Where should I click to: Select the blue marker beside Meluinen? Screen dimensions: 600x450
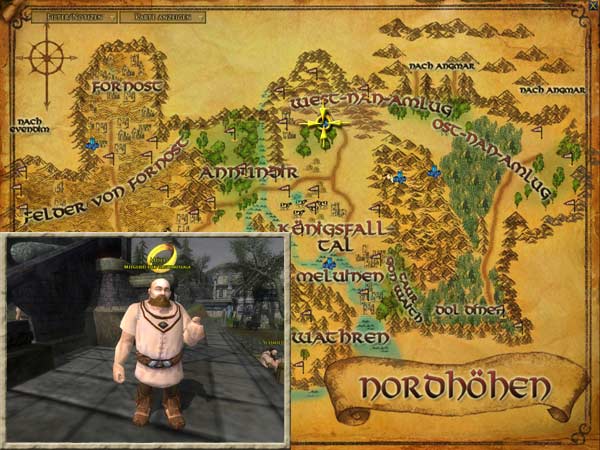click(x=329, y=263)
